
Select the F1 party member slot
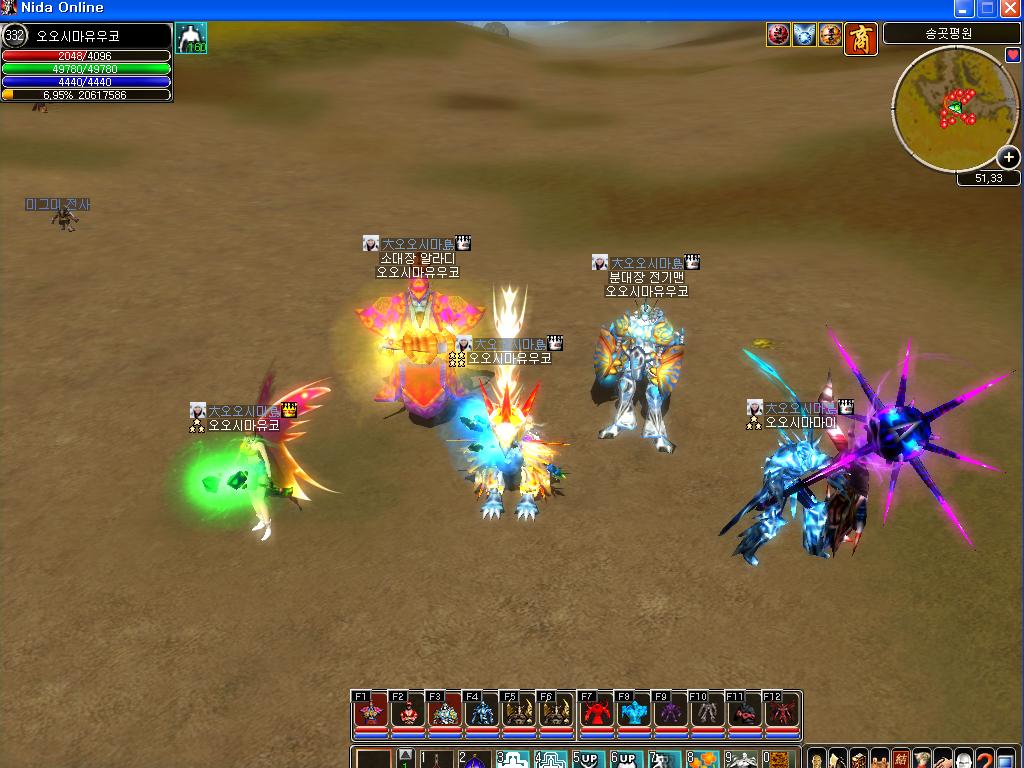(371, 714)
